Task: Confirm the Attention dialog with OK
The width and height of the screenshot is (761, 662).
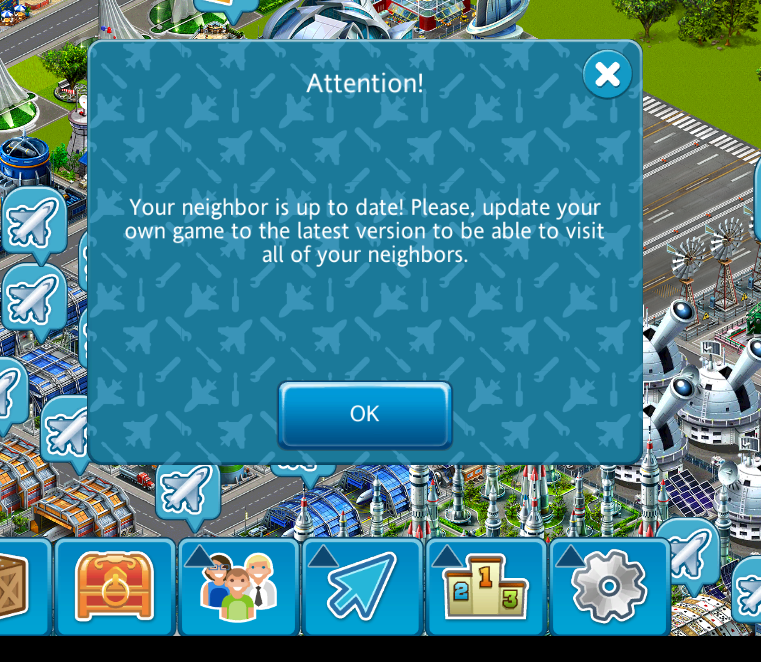Action: [364, 414]
